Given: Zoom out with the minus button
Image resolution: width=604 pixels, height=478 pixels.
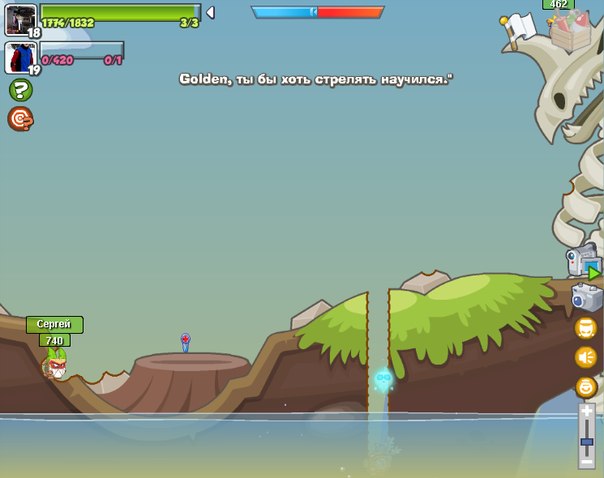Looking at the screenshot, I should click(586, 462).
